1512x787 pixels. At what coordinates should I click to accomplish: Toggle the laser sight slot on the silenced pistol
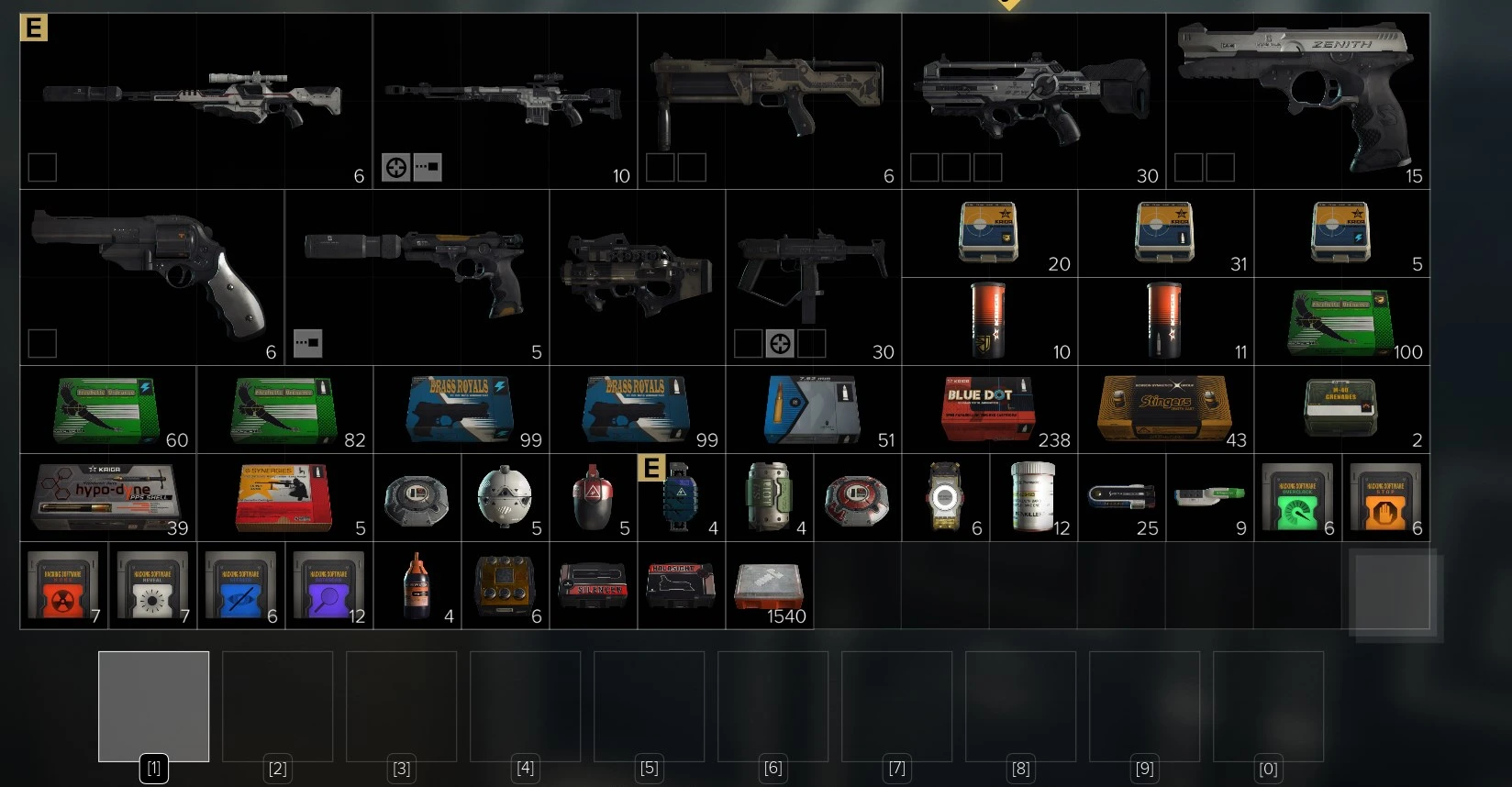pos(307,342)
